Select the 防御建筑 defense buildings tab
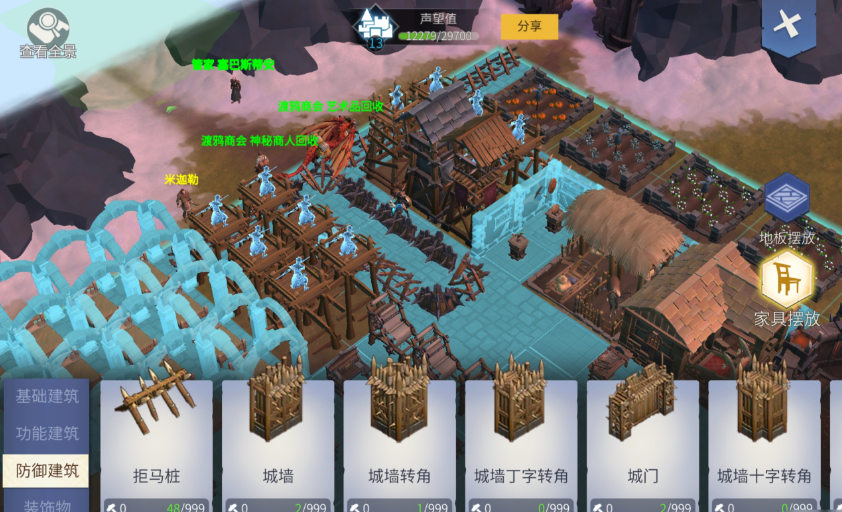 (46, 470)
